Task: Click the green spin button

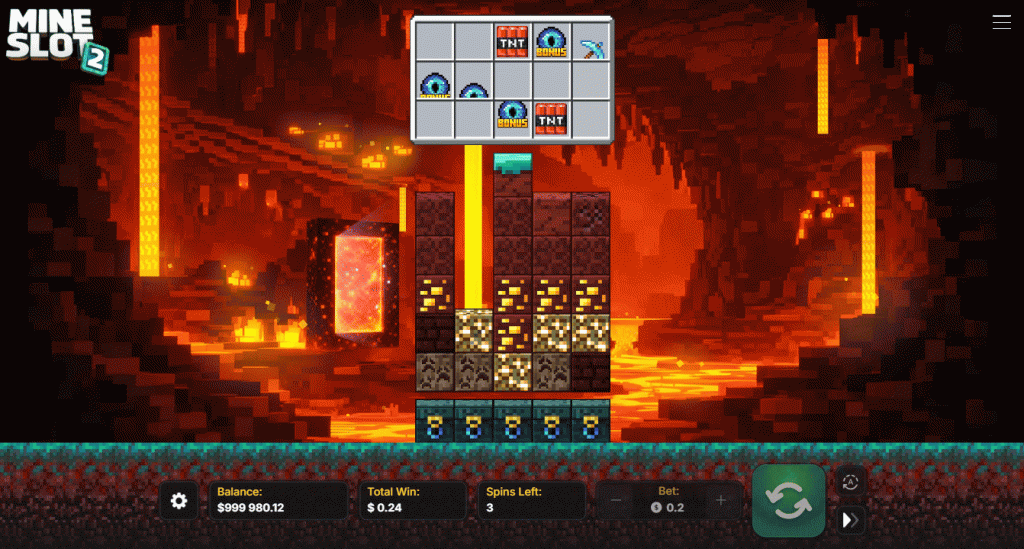Action: point(789,500)
